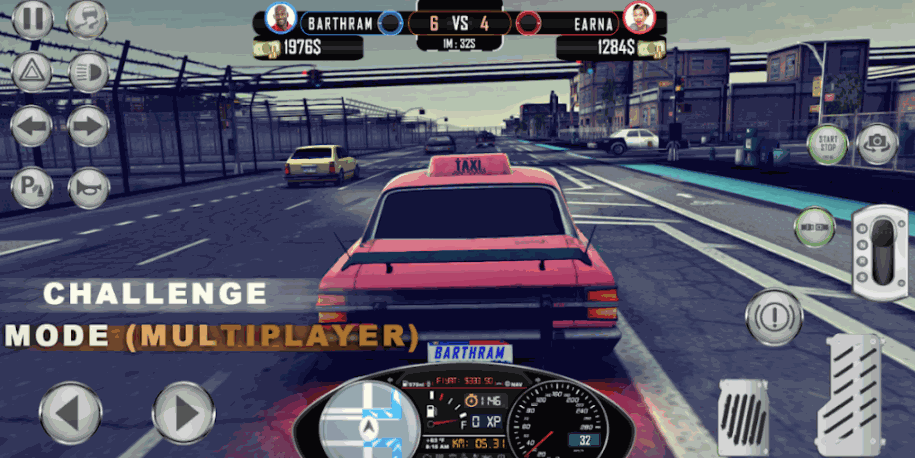
Task: Steer right with the large right arrow
Action: pos(183,413)
